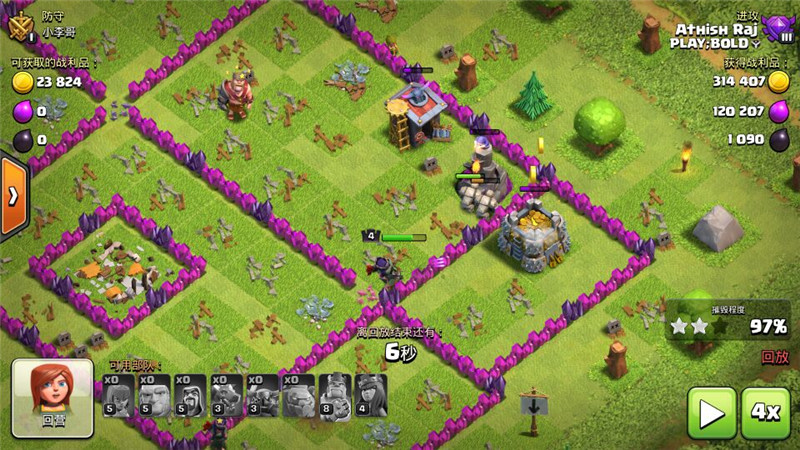The image size is (800, 450).
Task: Select the Golem troop slot
Action: (x=298, y=396)
